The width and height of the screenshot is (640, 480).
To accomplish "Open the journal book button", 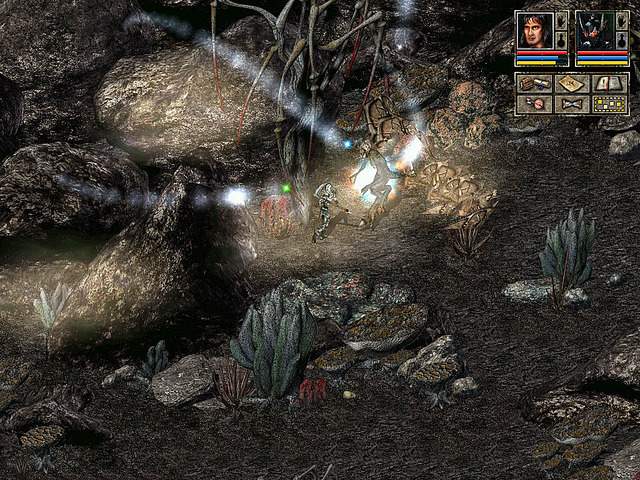I will point(609,84).
